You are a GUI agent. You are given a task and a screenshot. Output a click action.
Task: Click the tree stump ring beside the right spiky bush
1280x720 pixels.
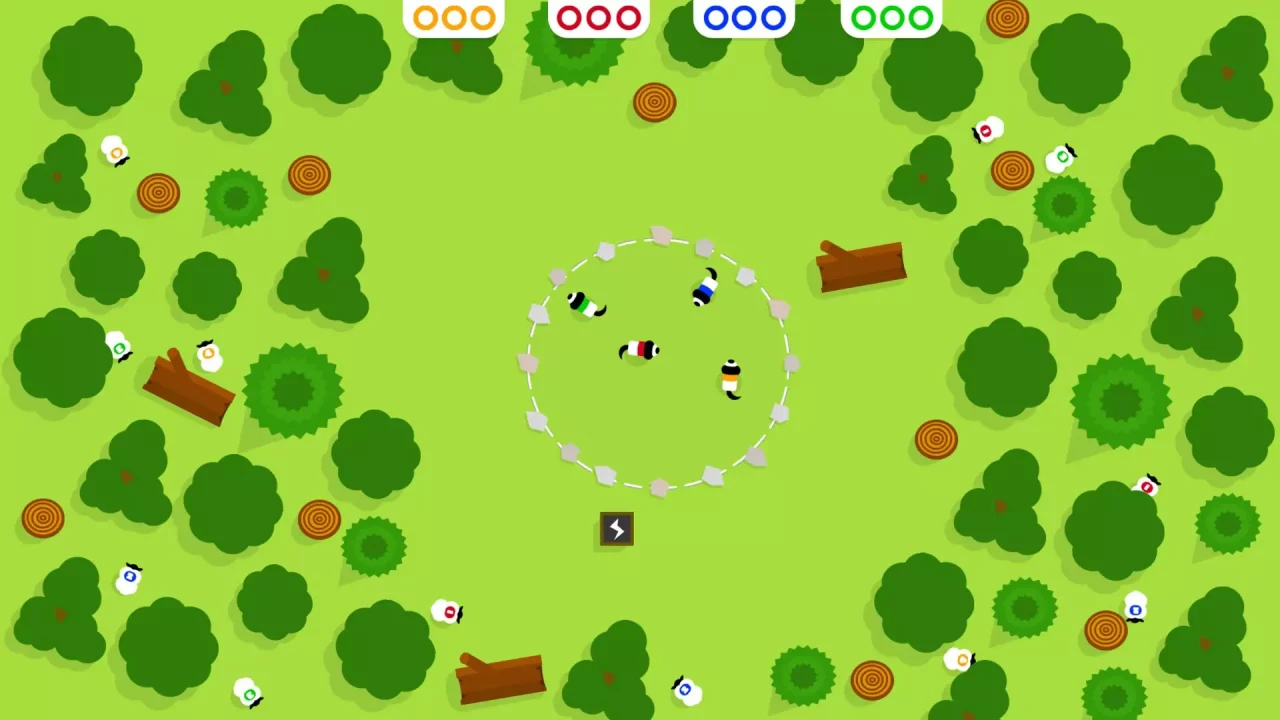click(x=1010, y=170)
